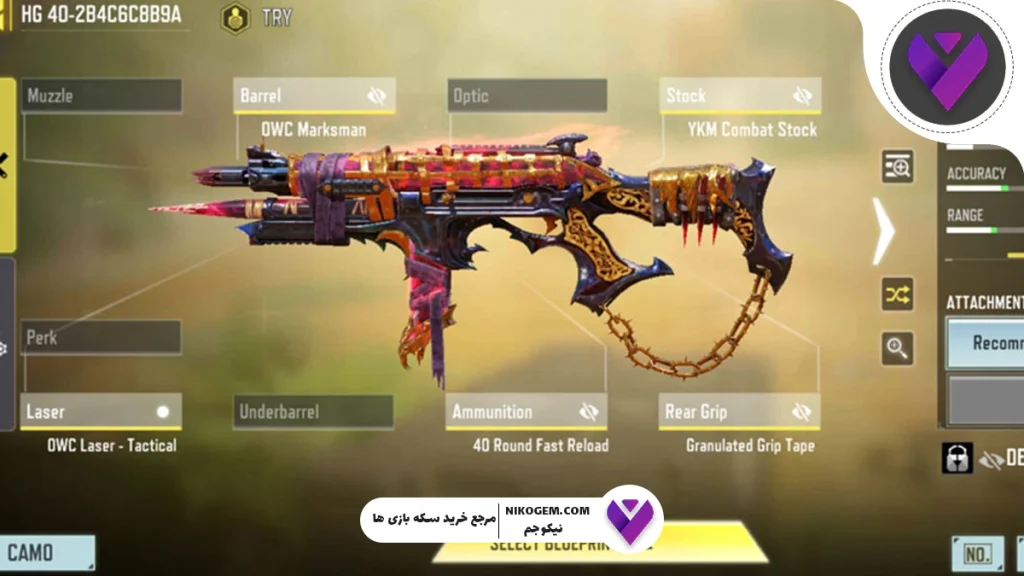1024x576 pixels.
Task: Toggle the Barrel attachment visibility eye icon
Action: click(x=376, y=96)
